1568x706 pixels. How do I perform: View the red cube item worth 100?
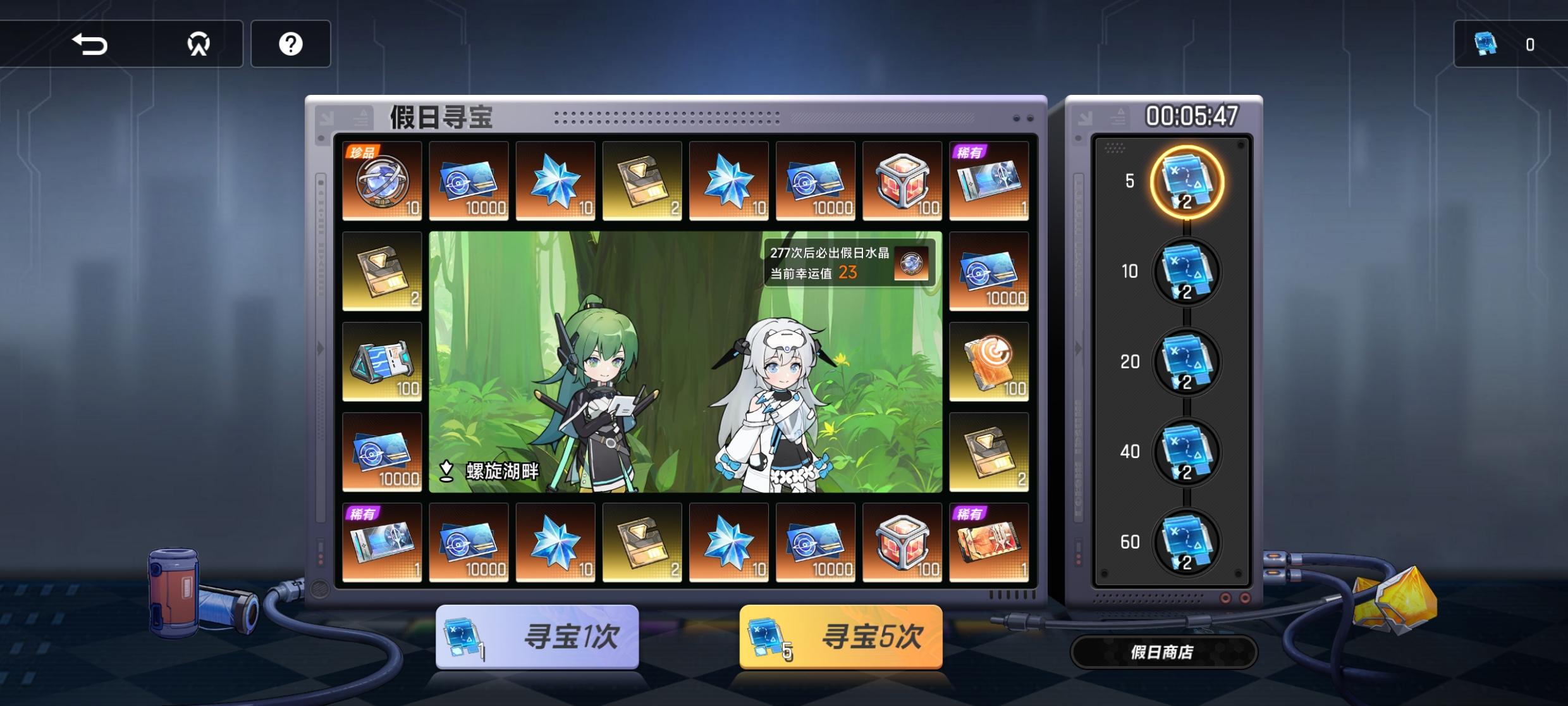click(x=903, y=182)
